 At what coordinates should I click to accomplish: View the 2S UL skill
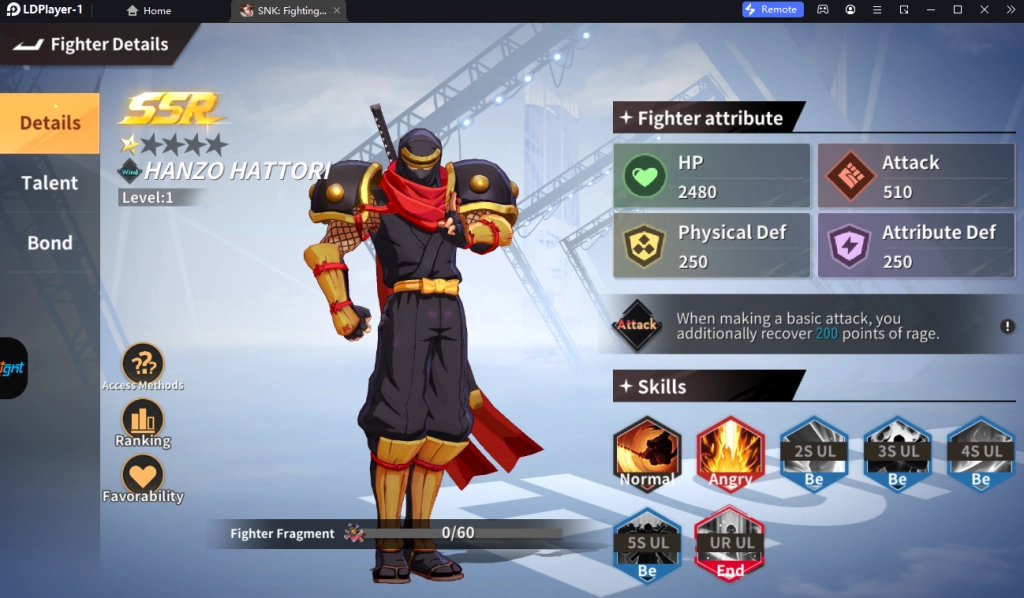[814, 455]
